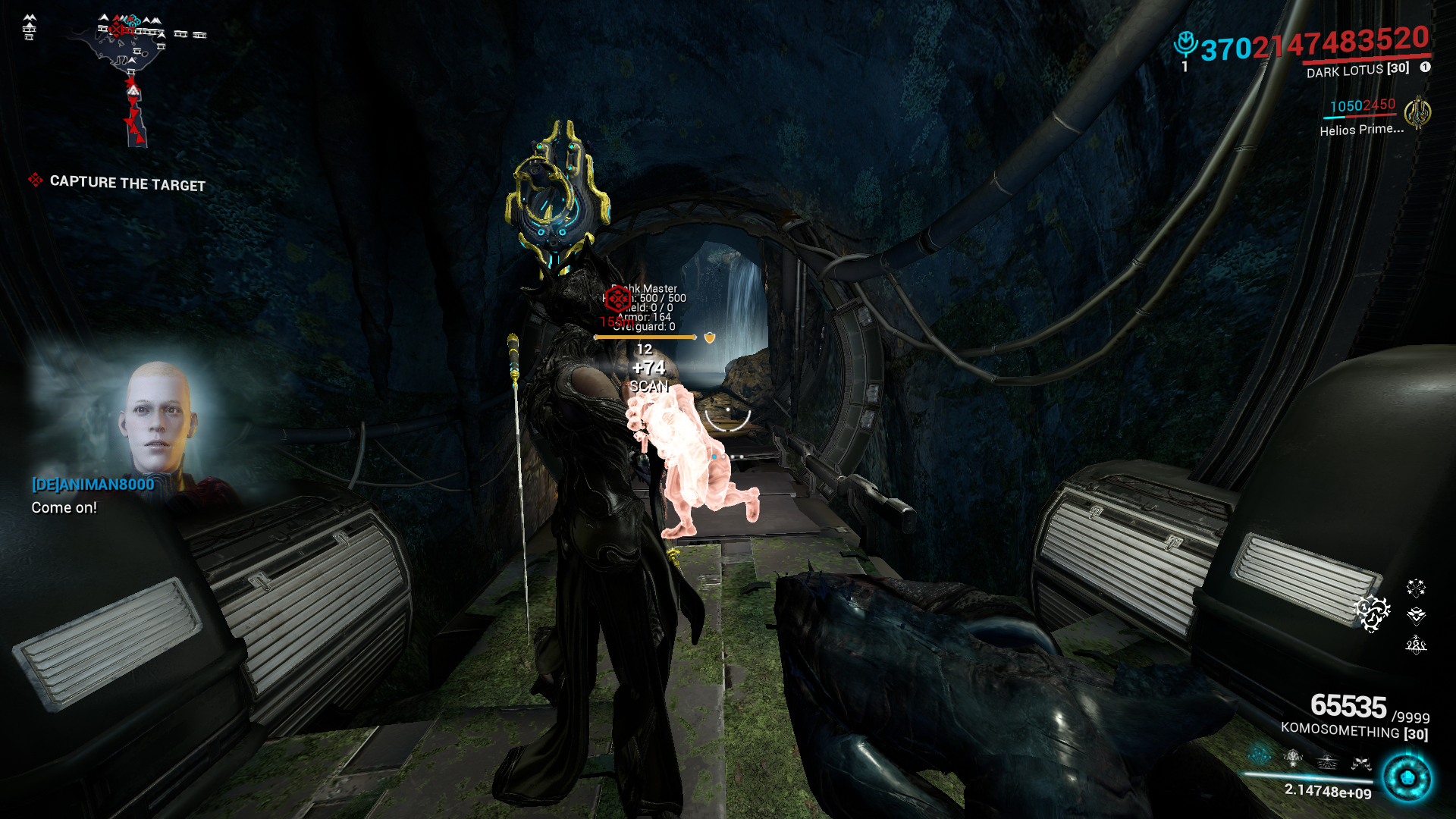The image size is (1456, 819).
Task: Activate the glowing cyan first ability icon
Action: click(1260, 755)
